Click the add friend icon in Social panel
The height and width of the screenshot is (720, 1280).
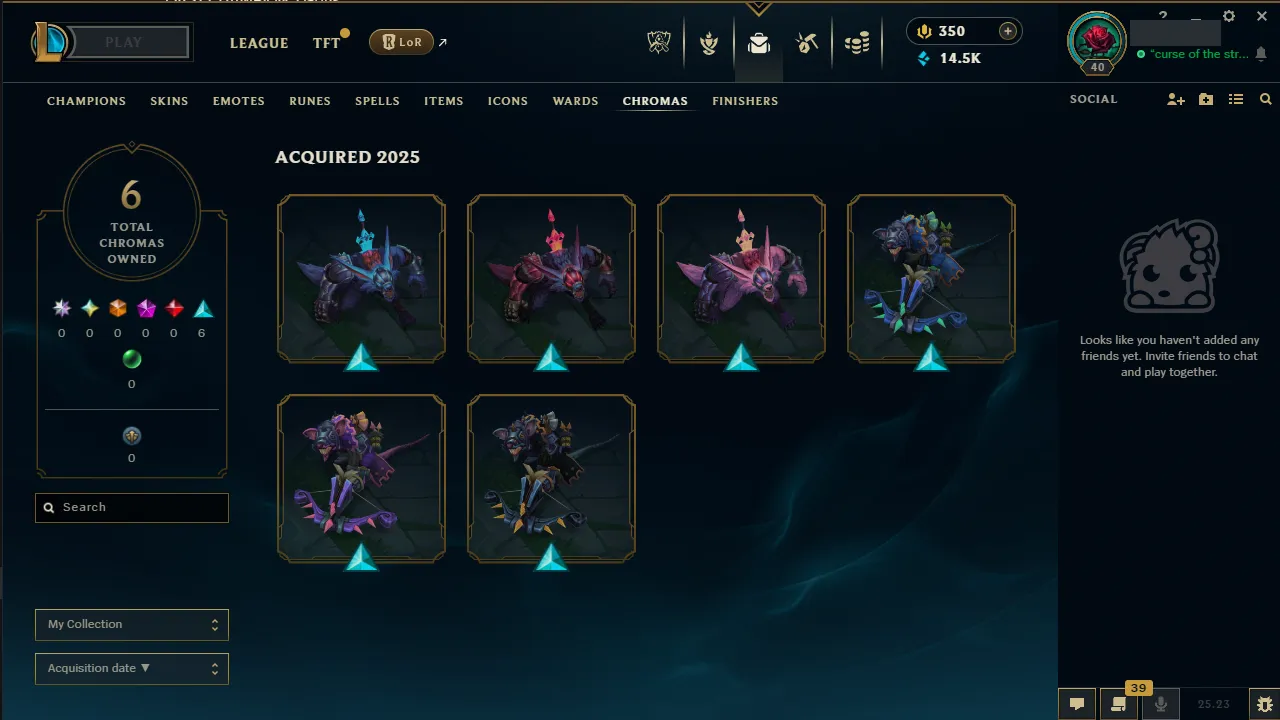point(1175,100)
